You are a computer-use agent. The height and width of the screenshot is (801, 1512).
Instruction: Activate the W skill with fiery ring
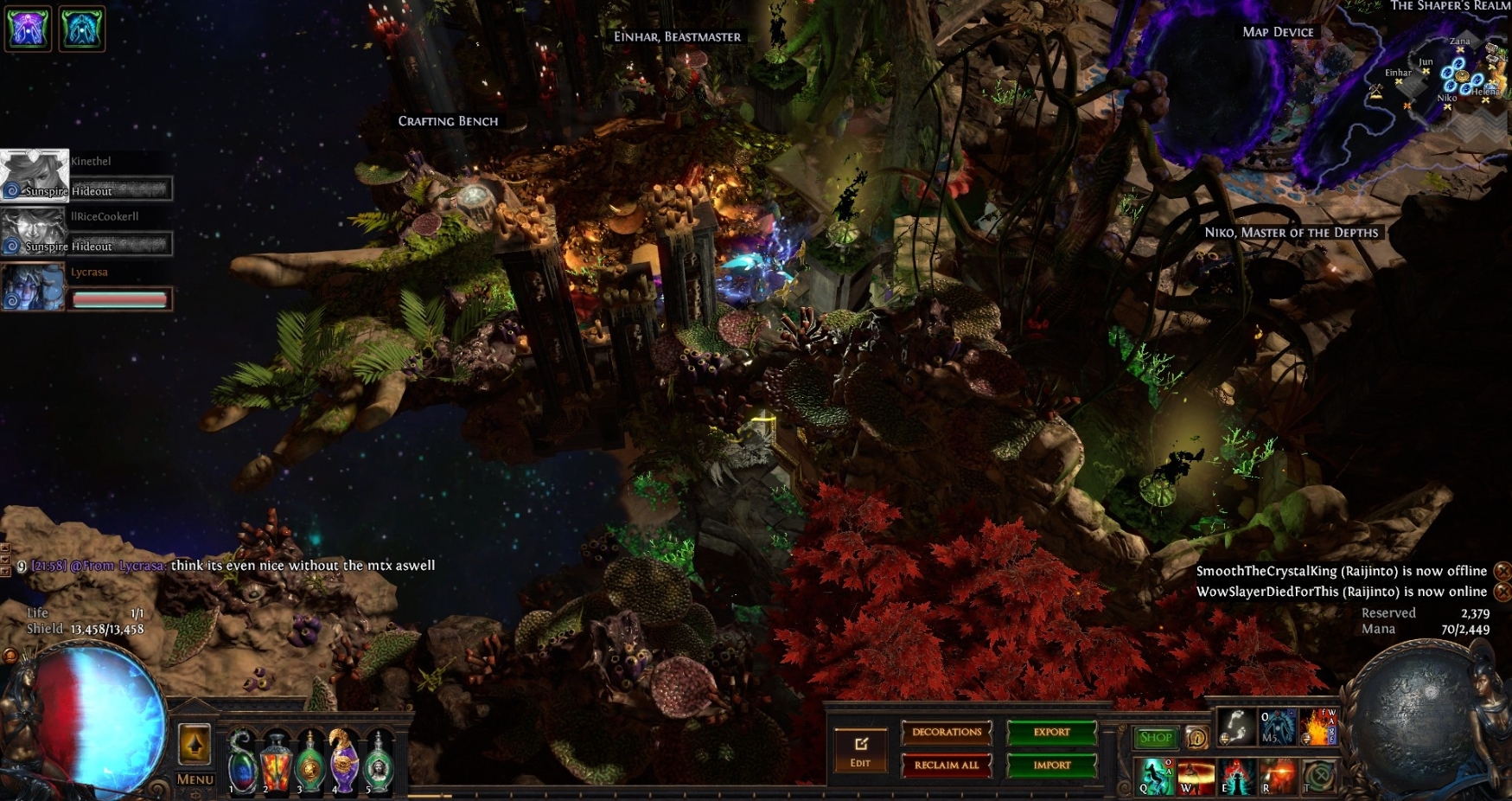tap(1196, 776)
